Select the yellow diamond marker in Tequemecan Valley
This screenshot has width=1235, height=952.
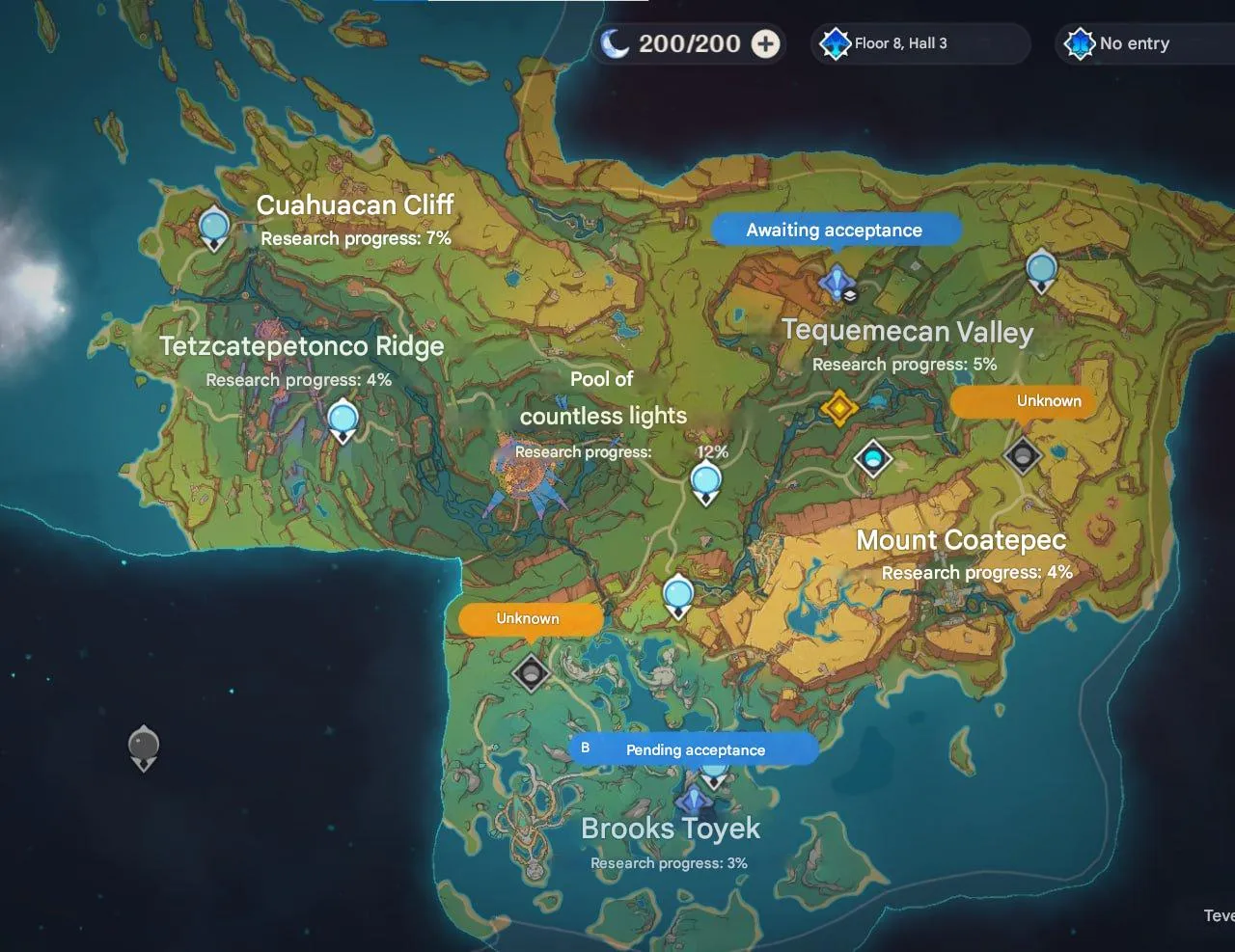pos(838,407)
